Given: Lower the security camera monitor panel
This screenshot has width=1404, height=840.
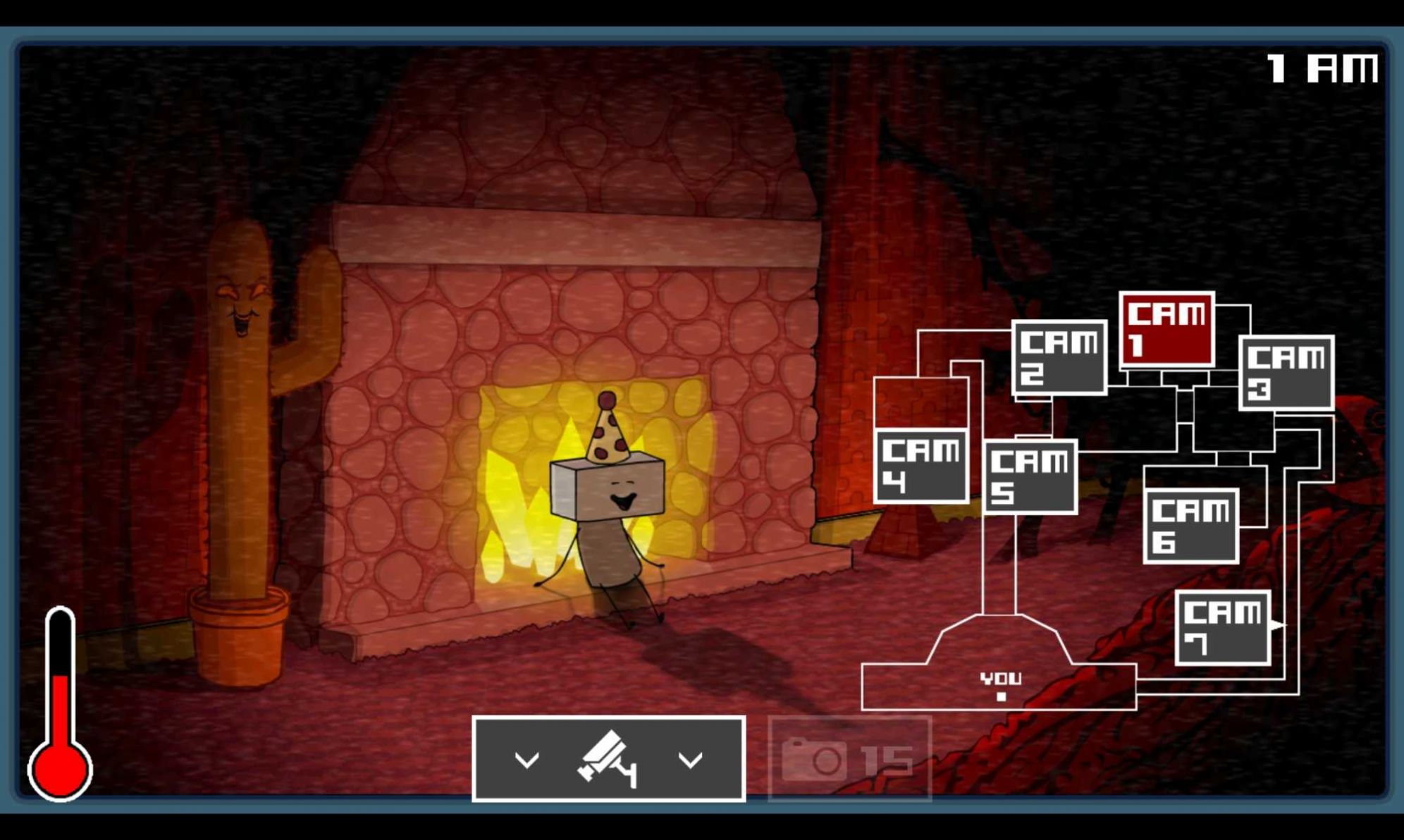Looking at the screenshot, I should click(x=608, y=759).
